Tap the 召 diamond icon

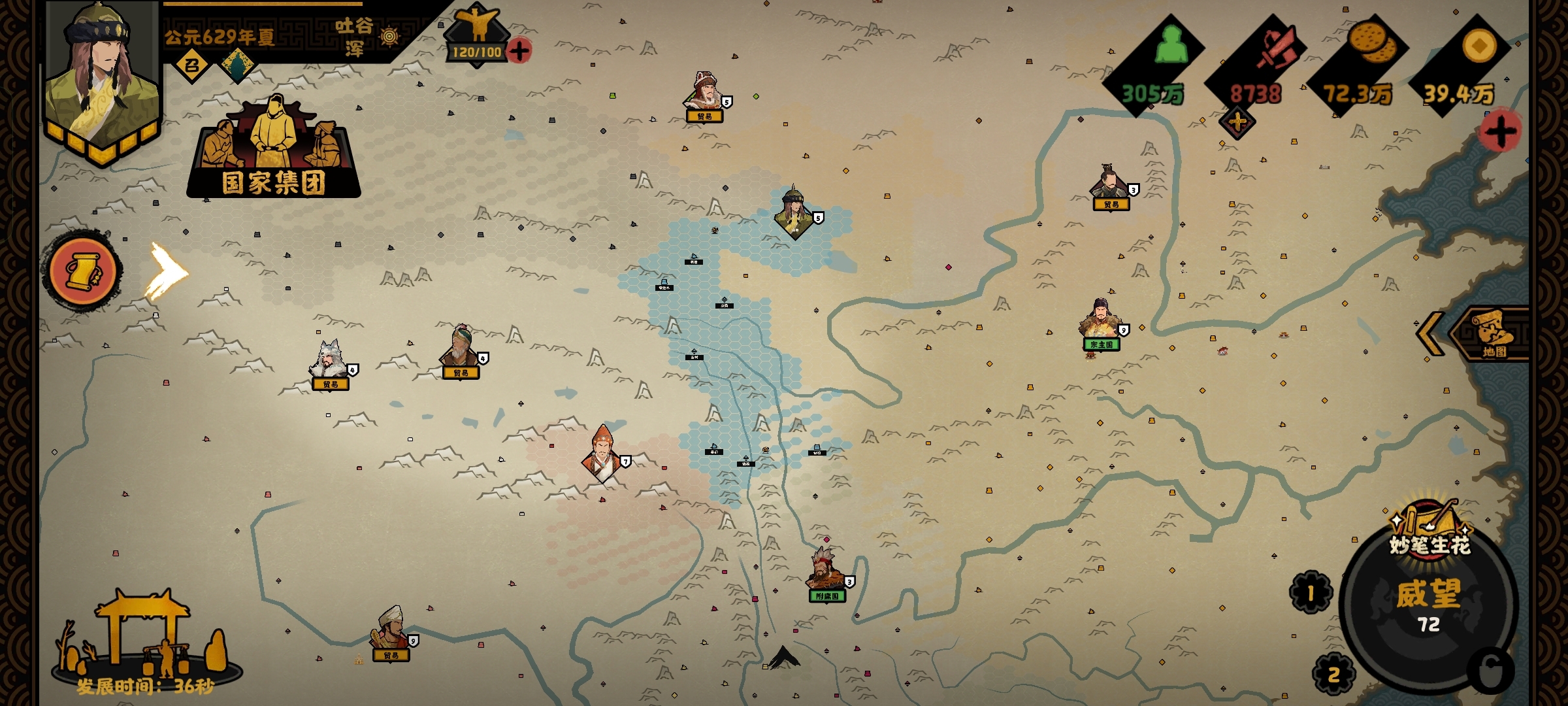pyautogui.click(x=191, y=65)
